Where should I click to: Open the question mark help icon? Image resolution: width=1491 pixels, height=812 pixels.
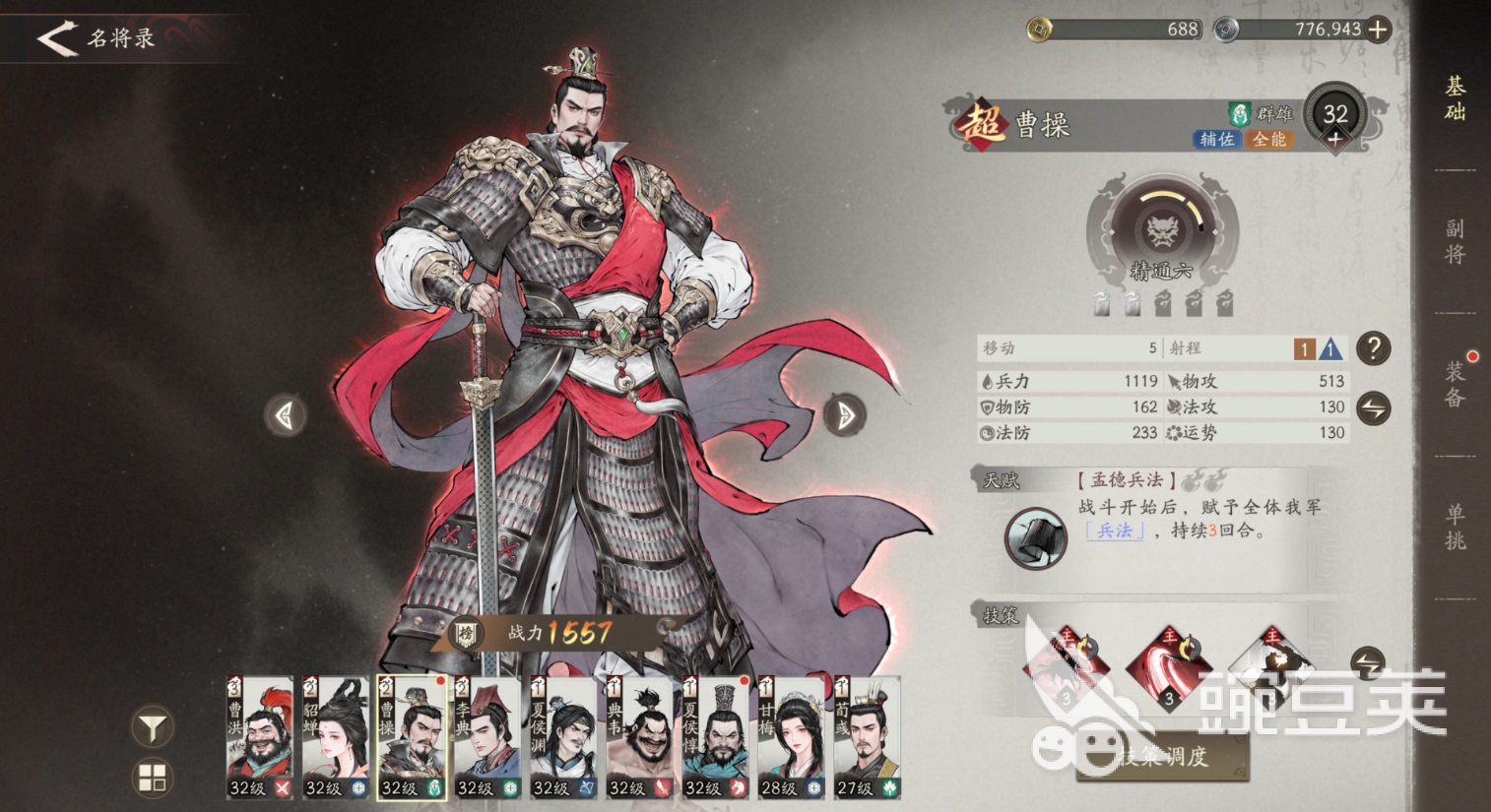click(x=1372, y=348)
